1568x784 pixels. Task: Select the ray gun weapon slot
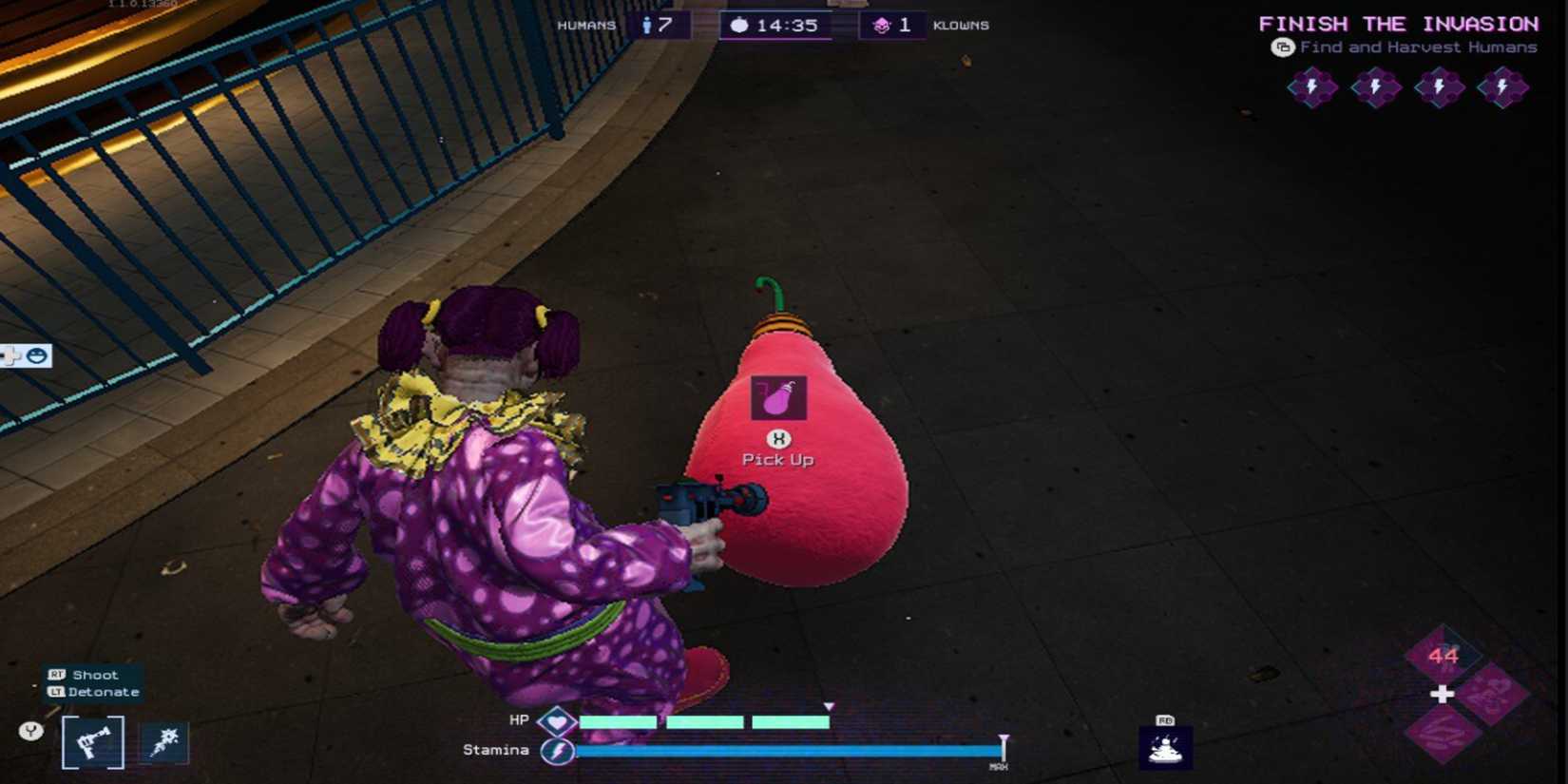(x=95, y=741)
